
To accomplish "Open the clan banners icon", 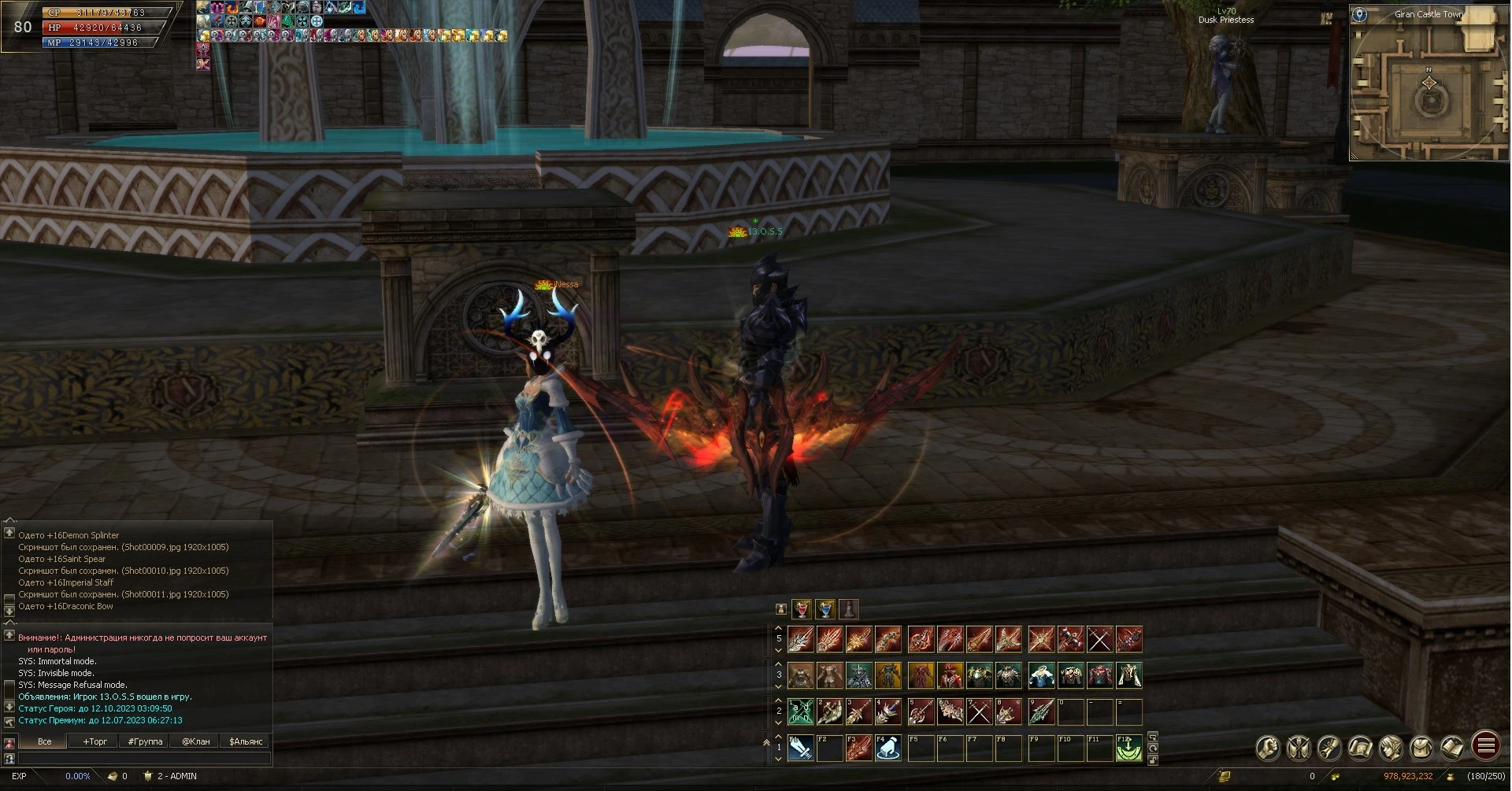I will pos(1299,747).
